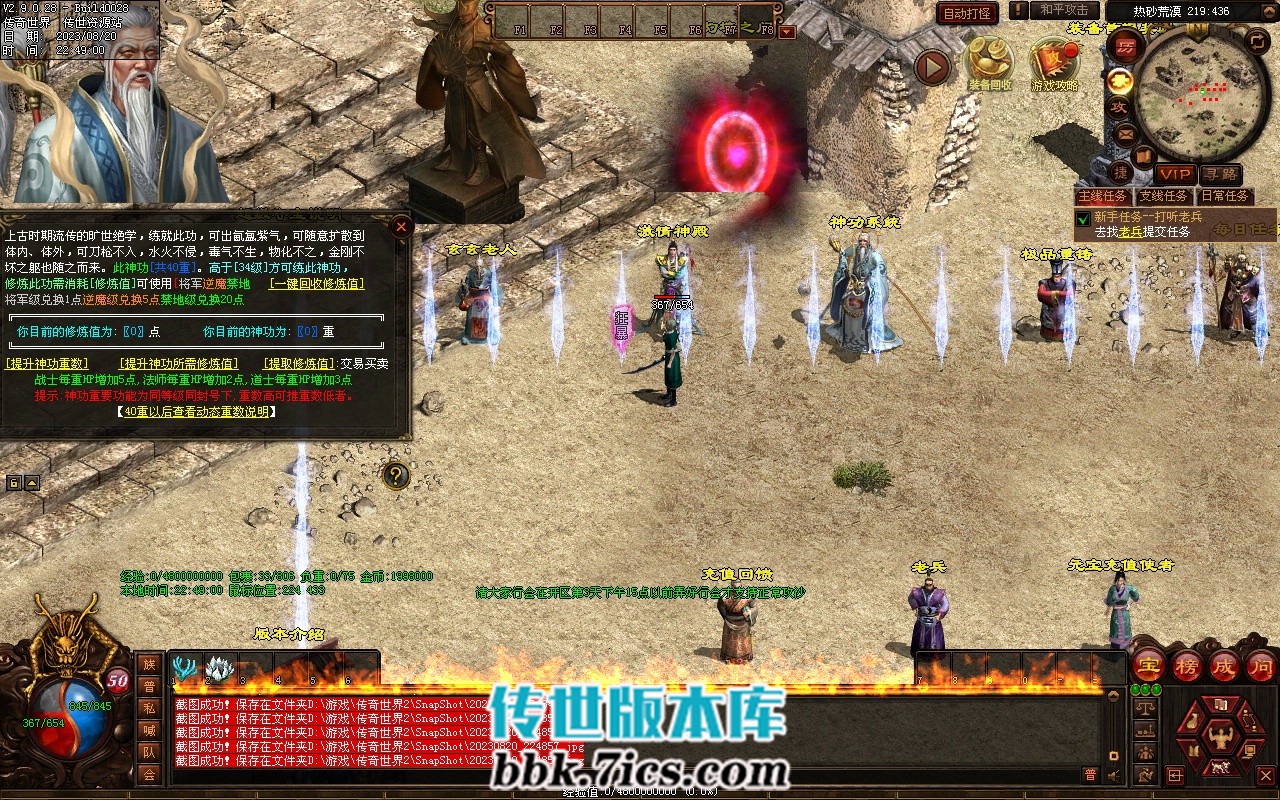Open the 40重以后查看动态重数说明 explanation
This screenshot has width=1280, height=800.
coord(195,411)
